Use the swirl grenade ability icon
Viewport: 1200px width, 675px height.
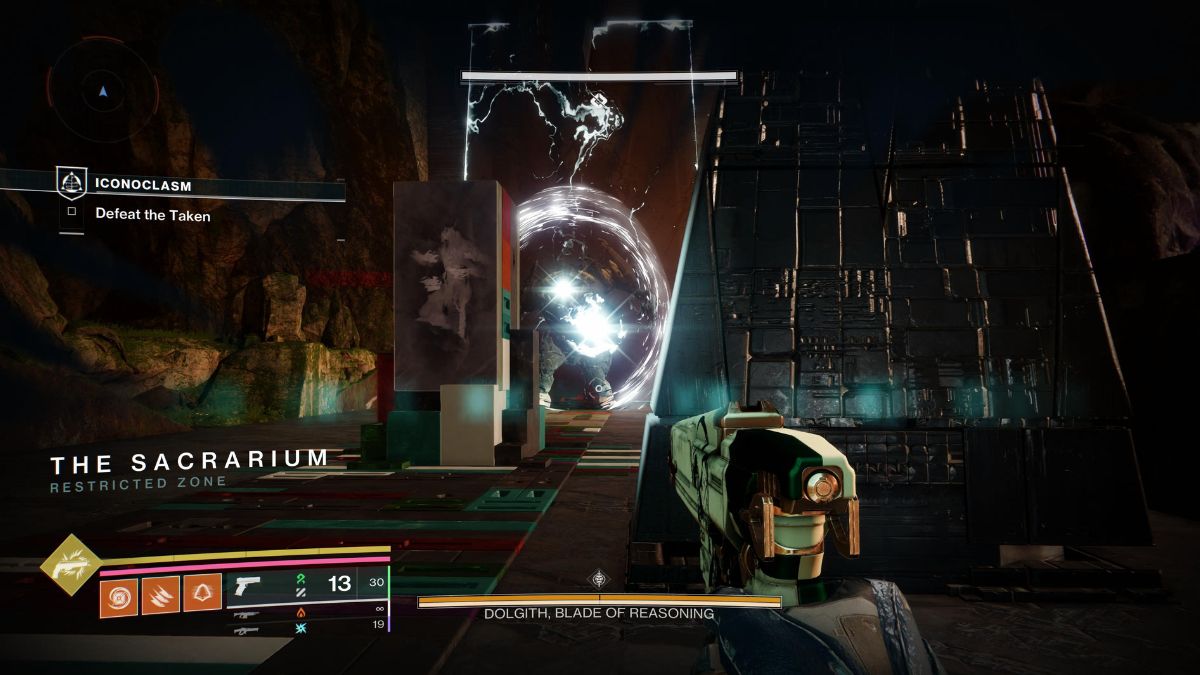click(x=118, y=596)
